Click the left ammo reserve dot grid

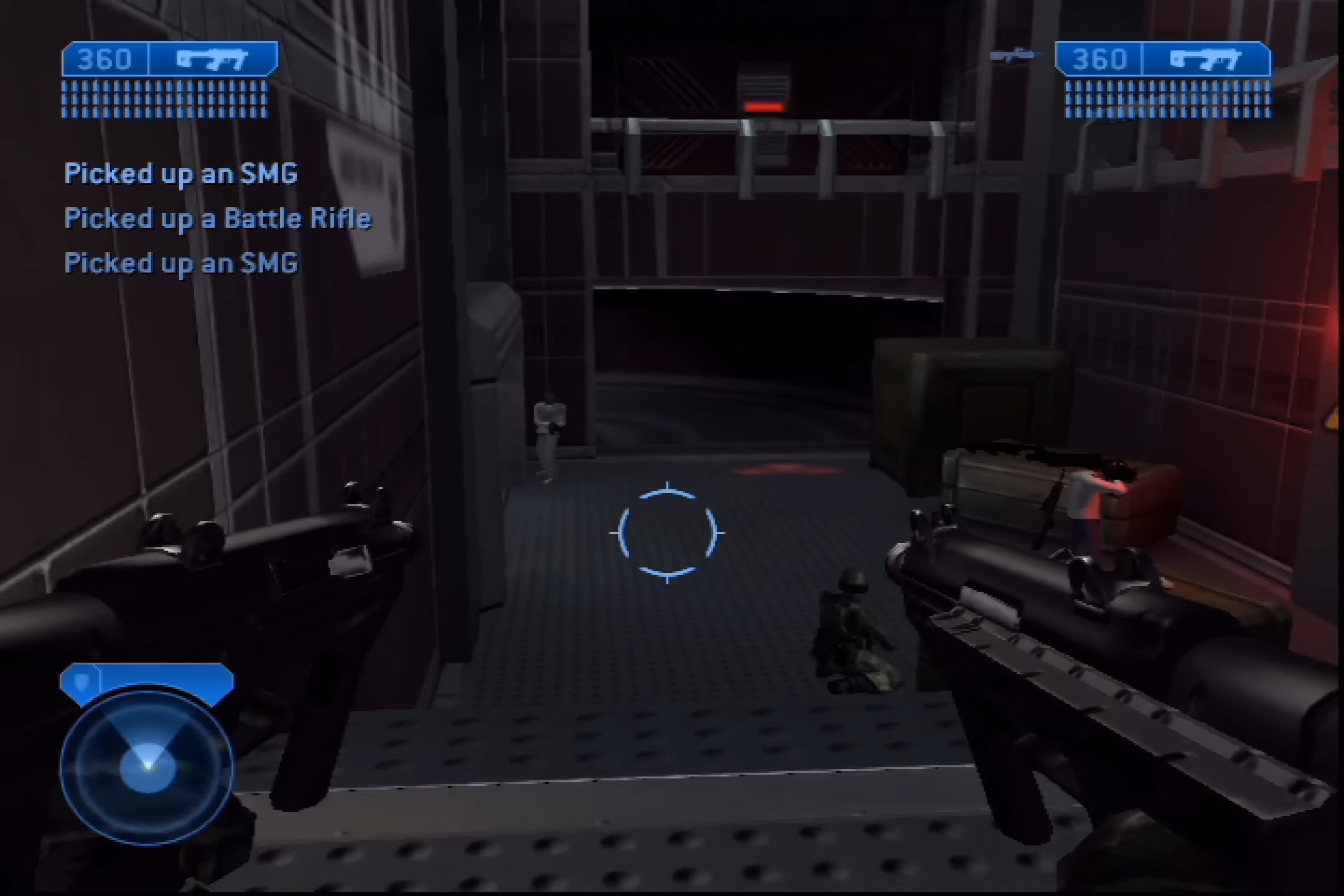click(x=165, y=100)
